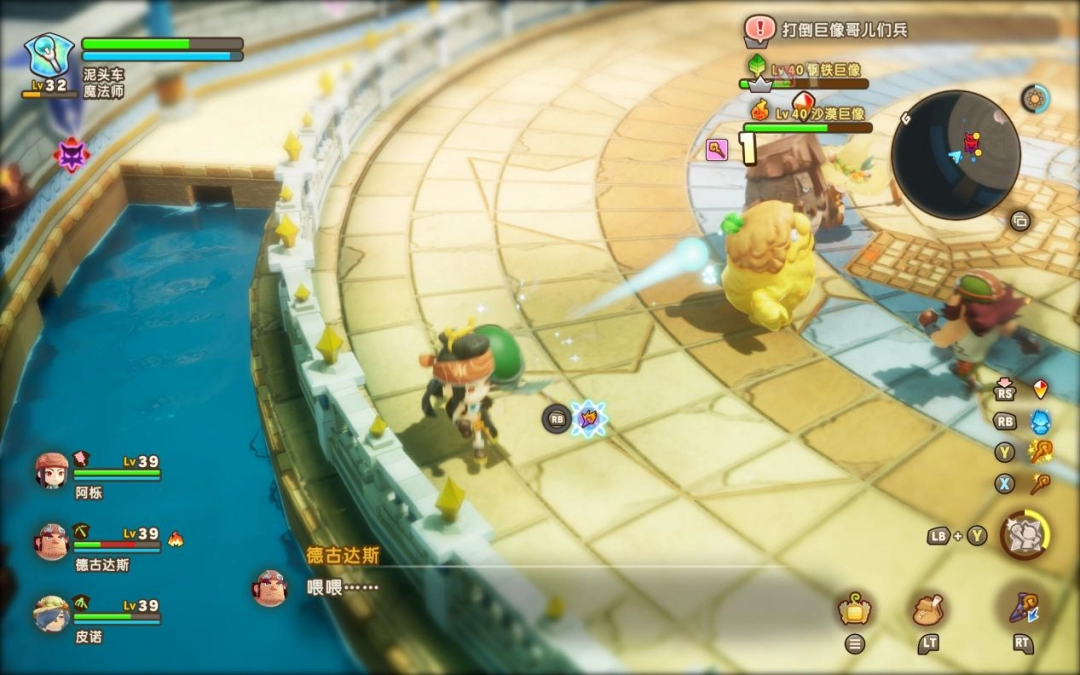Screen dimensions: 1080x675
Task: Open the yellow lantern menu icon
Action: point(854,608)
